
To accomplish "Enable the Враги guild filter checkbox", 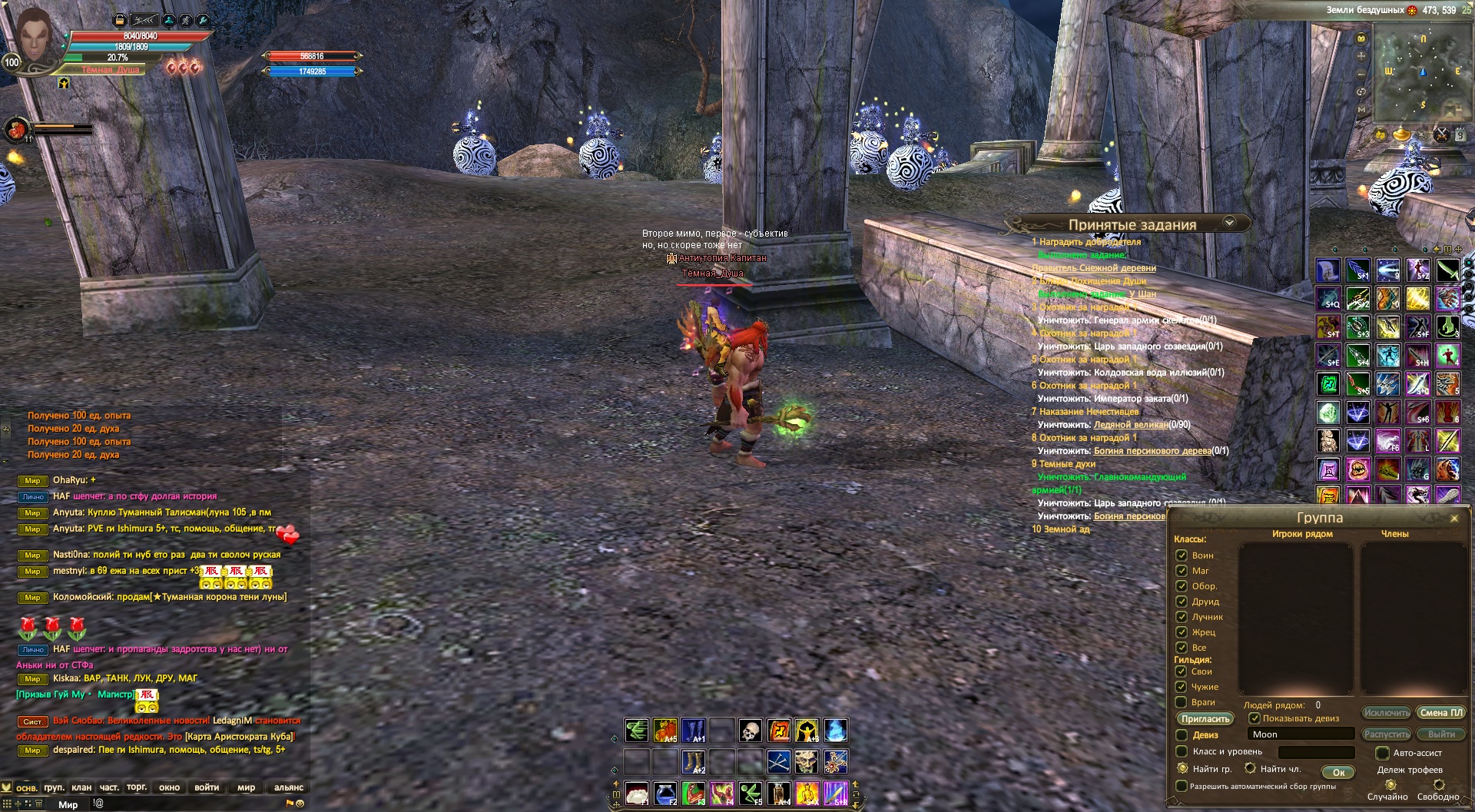I will coord(1182,701).
